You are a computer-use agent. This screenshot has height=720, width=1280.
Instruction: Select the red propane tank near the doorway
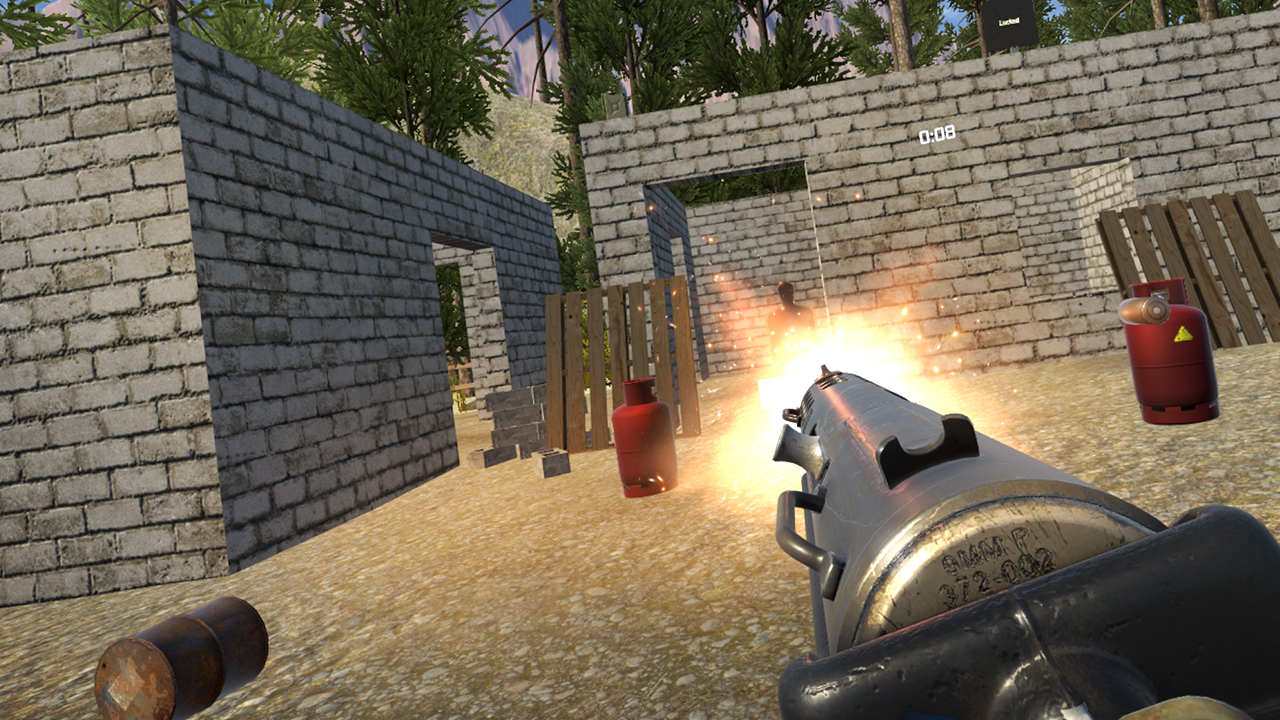tap(645, 440)
